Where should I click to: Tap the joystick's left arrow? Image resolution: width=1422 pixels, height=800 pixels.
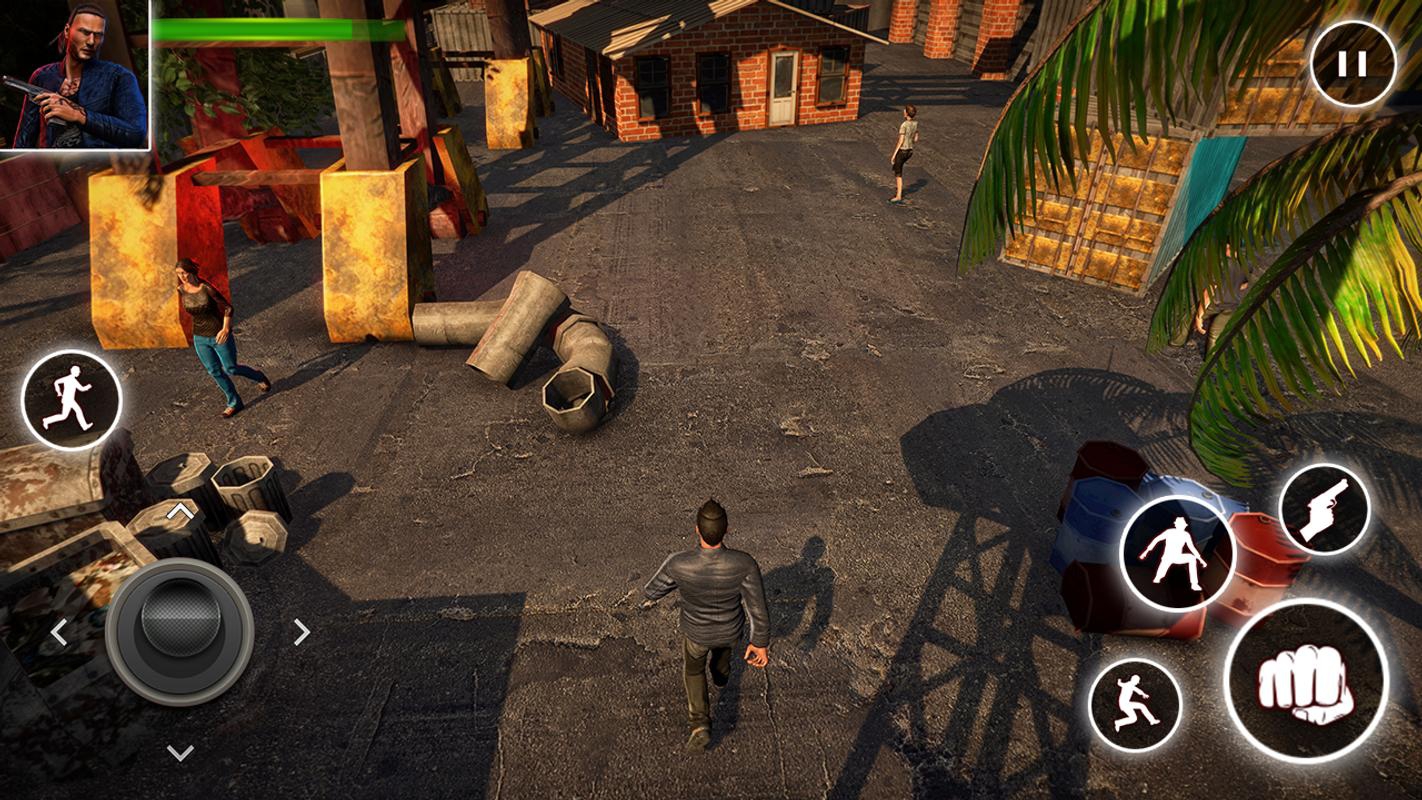click(59, 632)
